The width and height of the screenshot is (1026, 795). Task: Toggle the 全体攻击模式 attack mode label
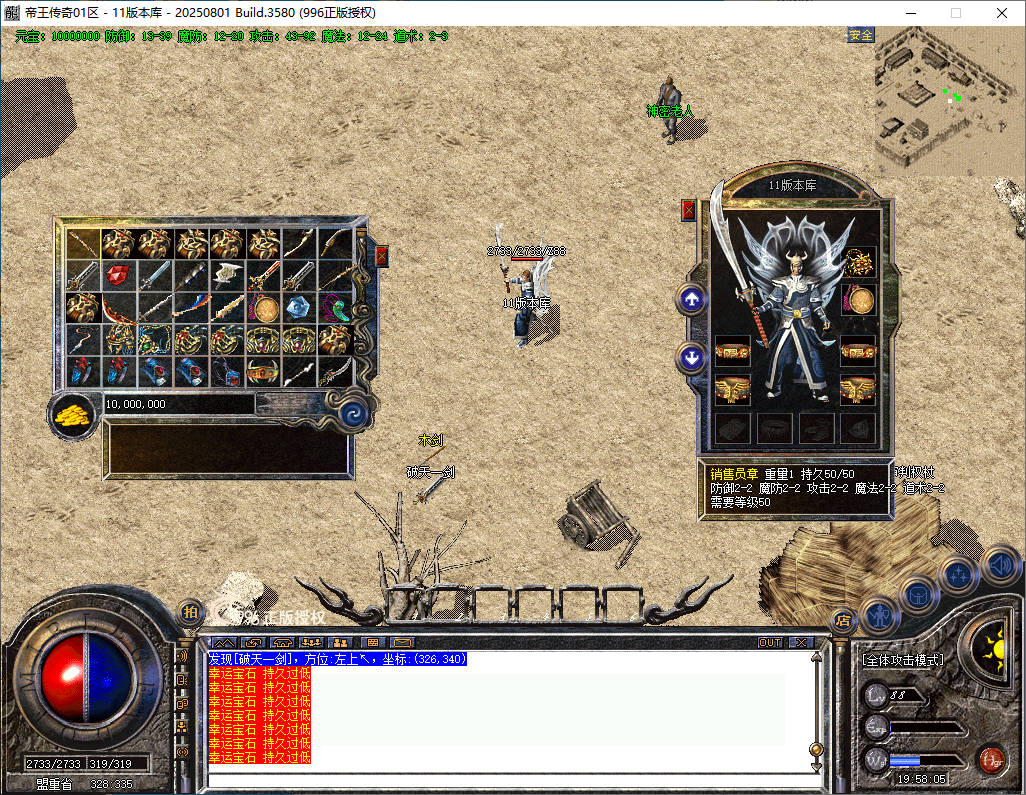coord(903,661)
